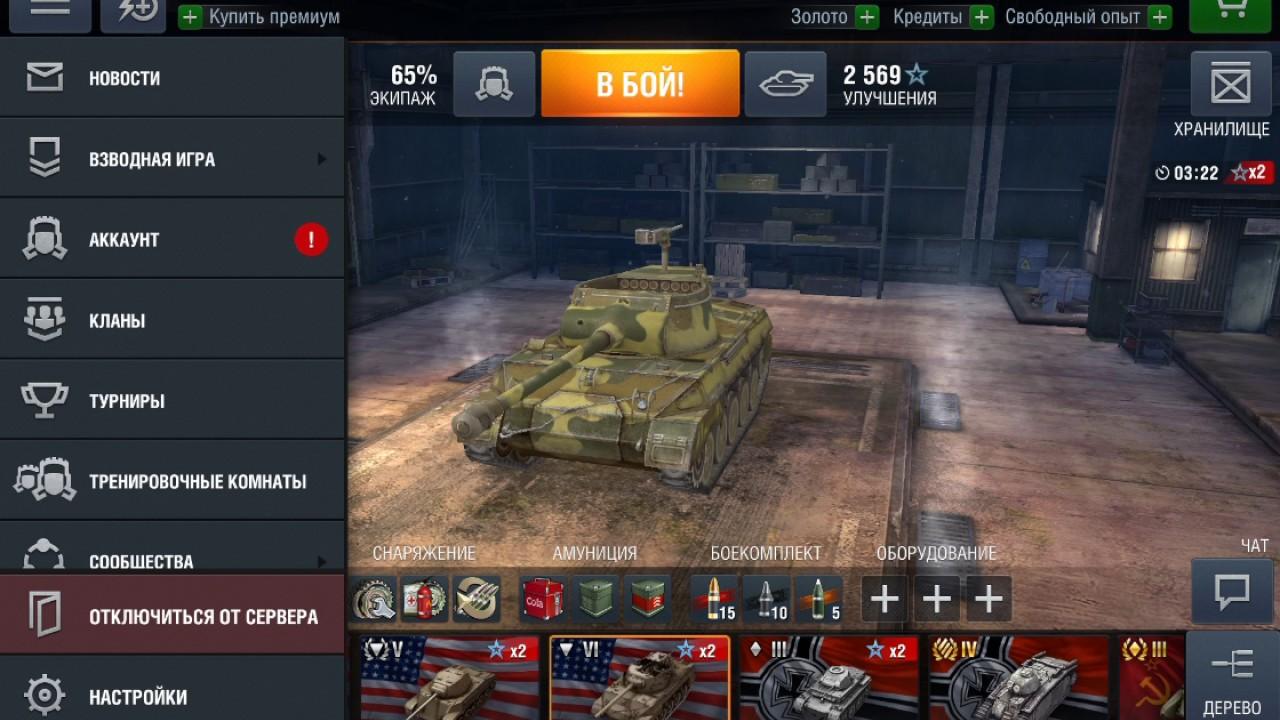Add equipment in the first Оборудование plus slot

tap(884, 597)
